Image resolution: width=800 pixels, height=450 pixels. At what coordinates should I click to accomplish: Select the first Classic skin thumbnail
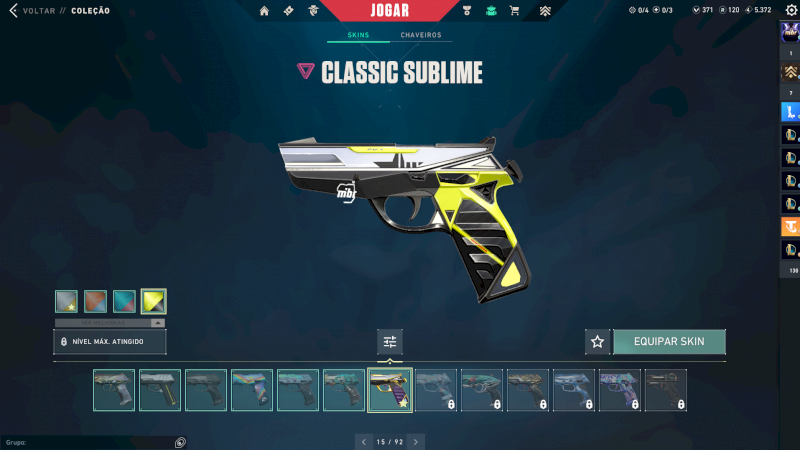[114, 390]
